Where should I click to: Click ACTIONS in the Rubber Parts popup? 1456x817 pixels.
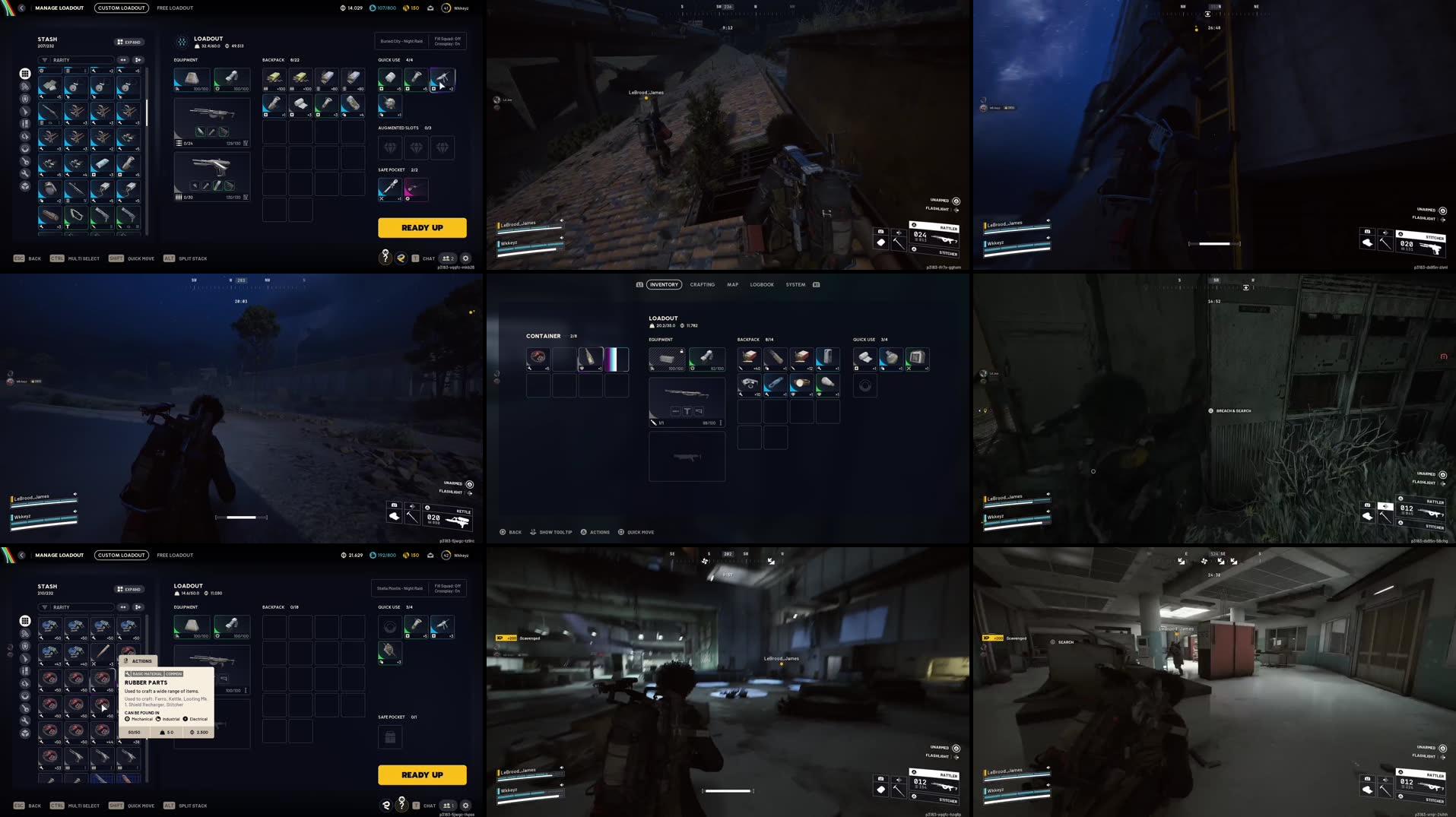(x=141, y=660)
